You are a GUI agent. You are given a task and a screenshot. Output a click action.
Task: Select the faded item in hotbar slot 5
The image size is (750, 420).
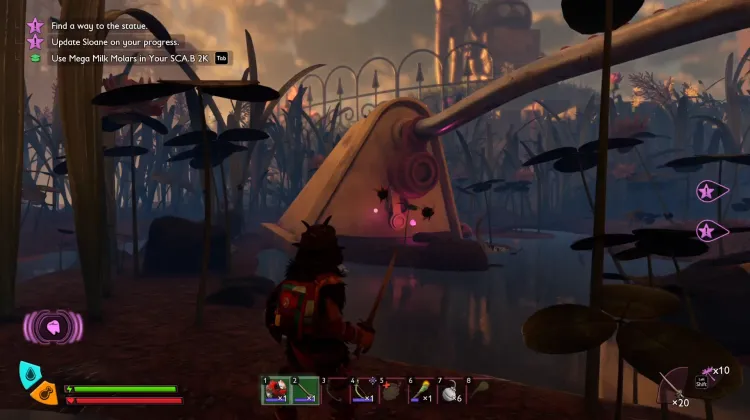[x=392, y=390]
